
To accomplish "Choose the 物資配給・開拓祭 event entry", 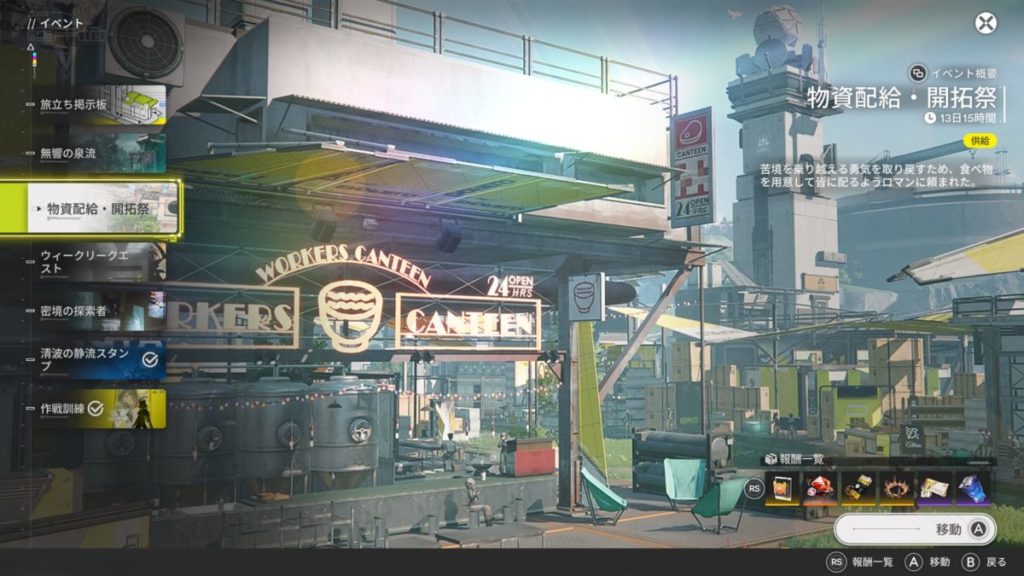I will (96, 209).
